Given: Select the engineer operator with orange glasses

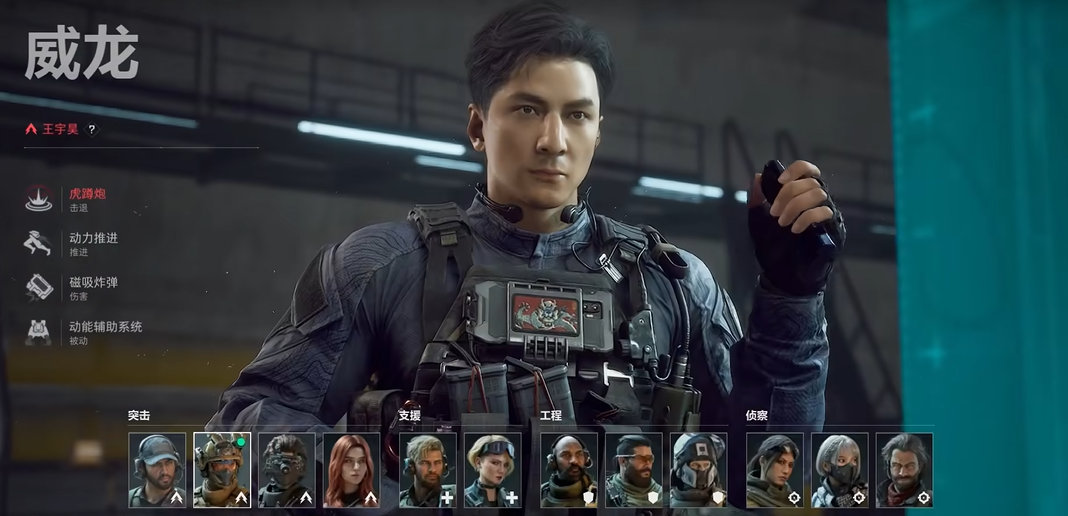Looking at the screenshot, I should pos(634,469).
